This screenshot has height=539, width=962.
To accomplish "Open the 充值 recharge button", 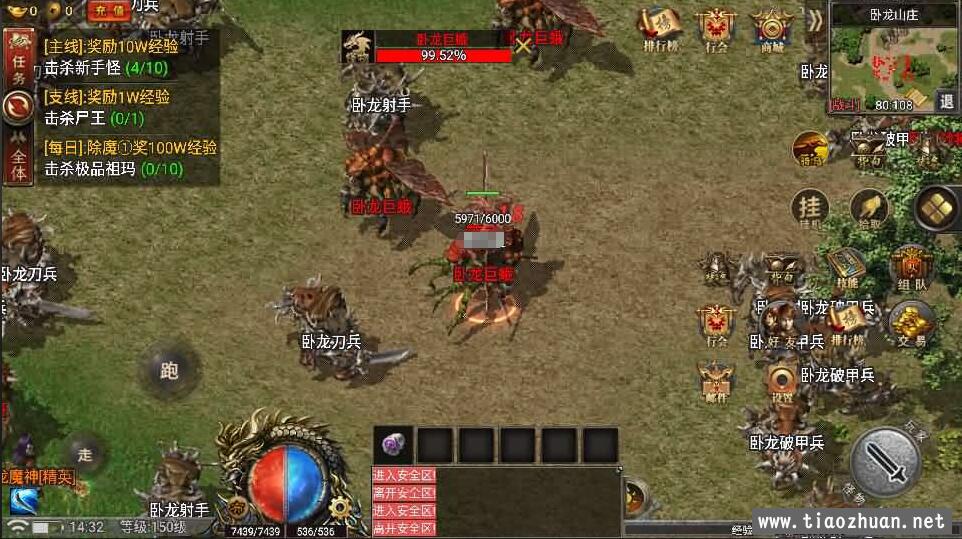I will (x=109, y=11).
